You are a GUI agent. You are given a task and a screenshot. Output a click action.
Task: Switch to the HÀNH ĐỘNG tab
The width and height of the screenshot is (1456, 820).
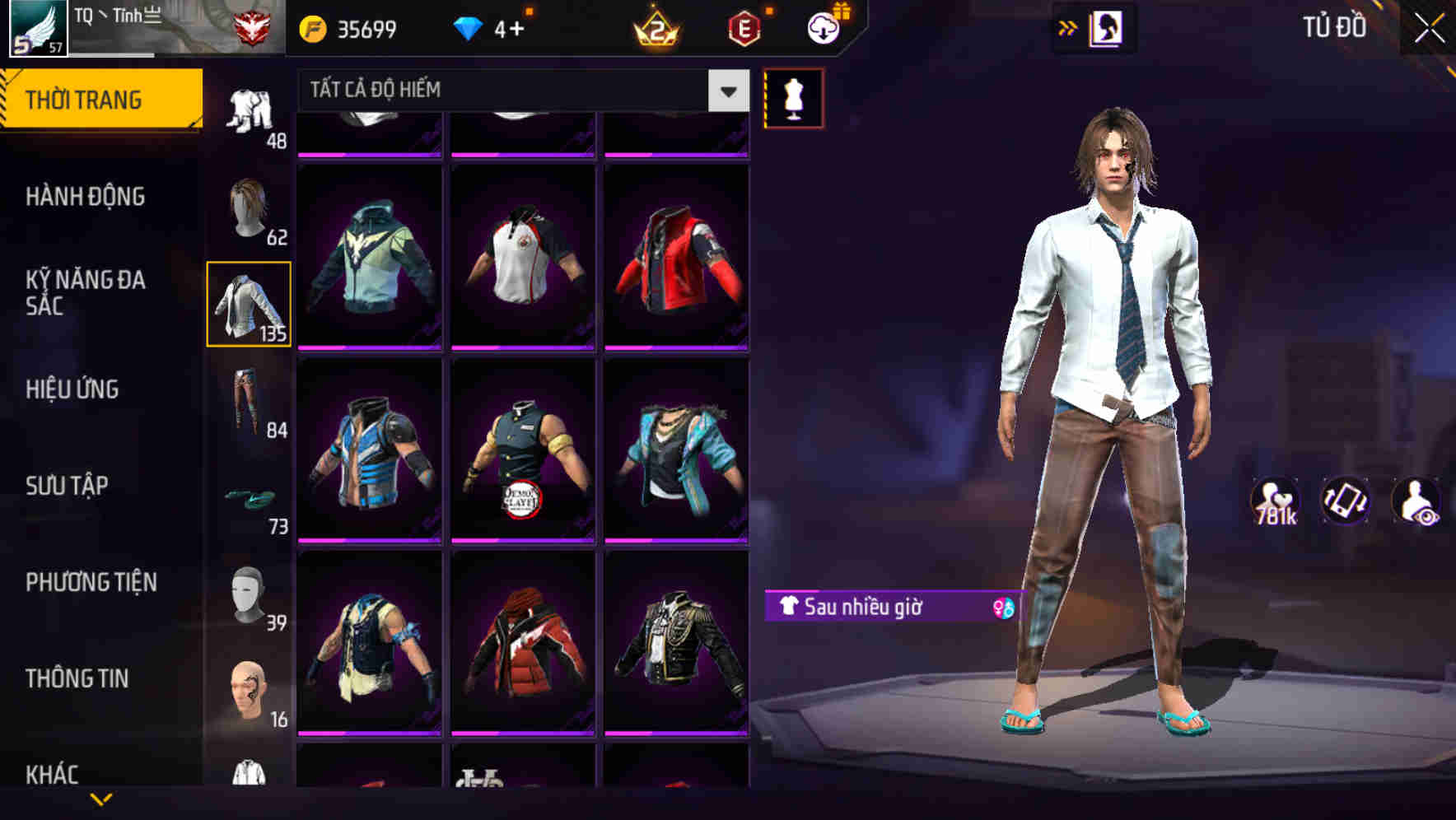(86, 196)
